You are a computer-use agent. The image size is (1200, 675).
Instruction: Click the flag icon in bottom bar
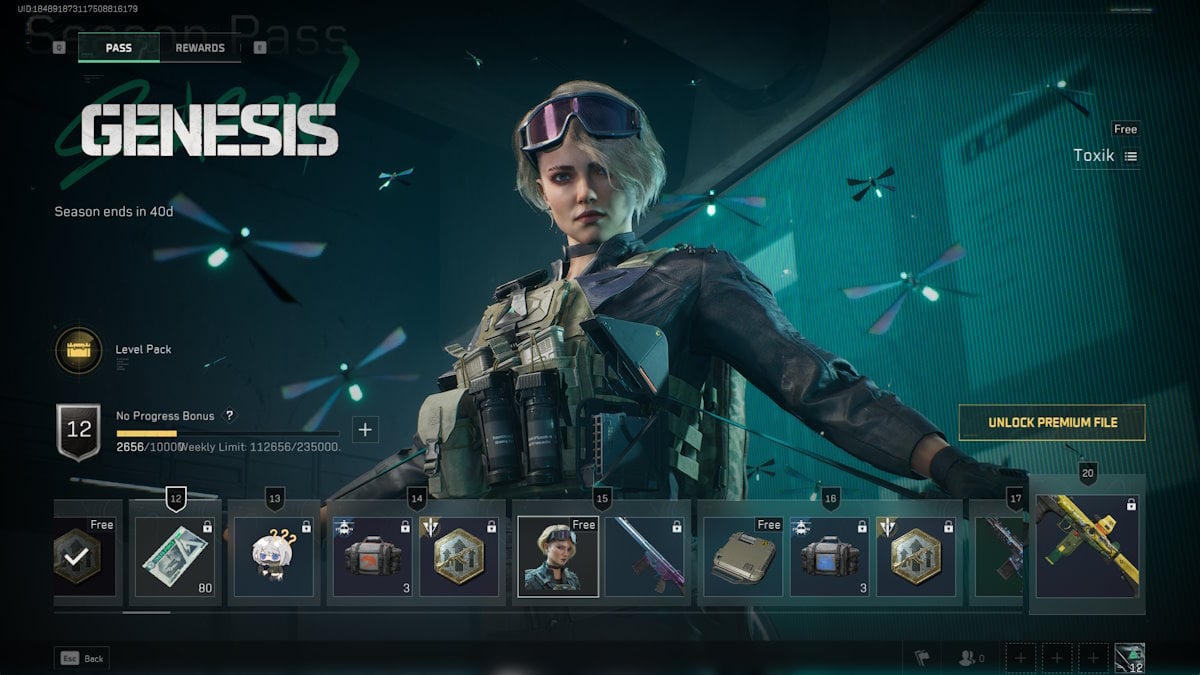[922, 658]
